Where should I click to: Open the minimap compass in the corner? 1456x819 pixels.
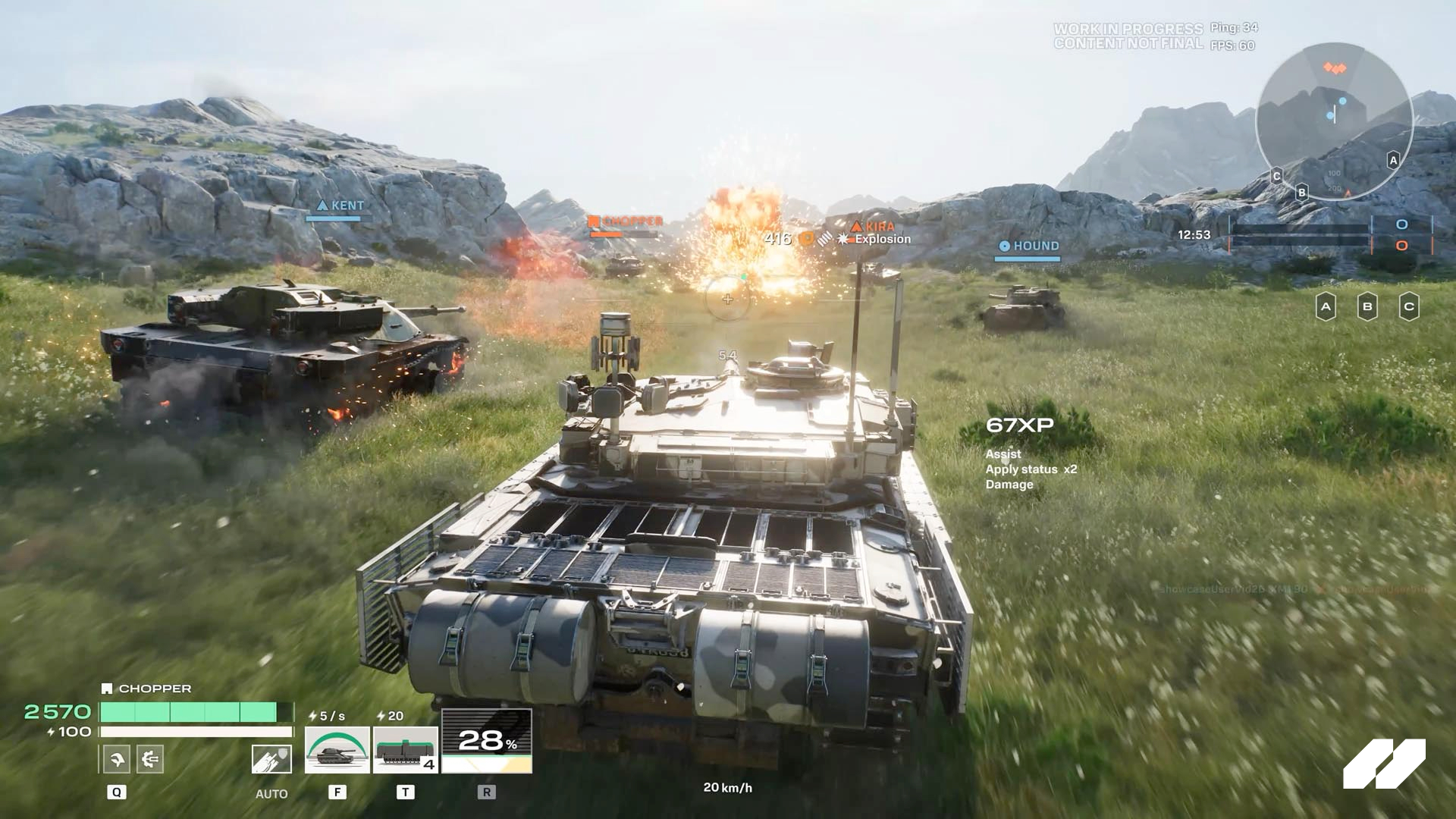pos(1335,121)
